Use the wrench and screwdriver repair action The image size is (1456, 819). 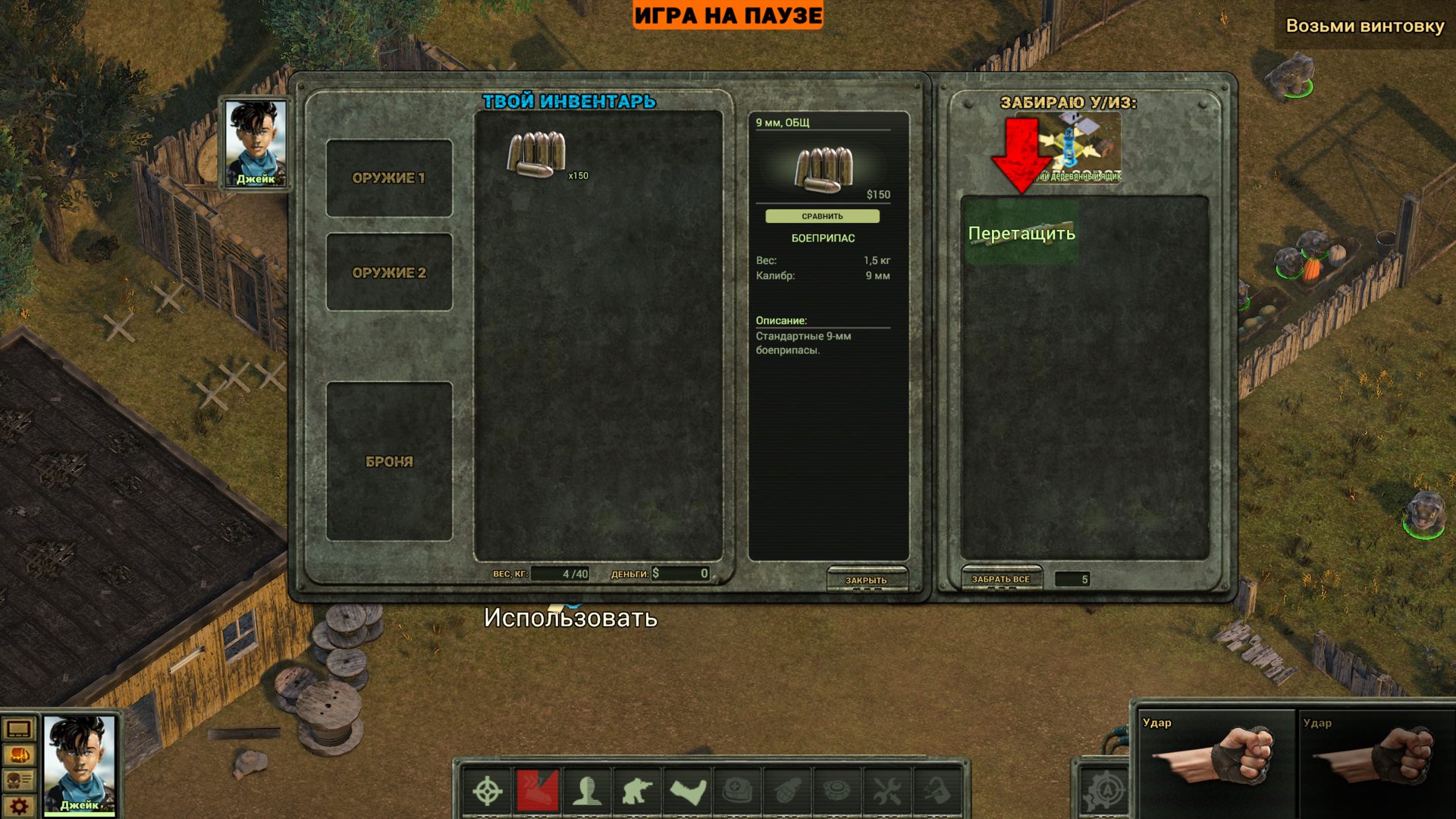(886, 792)
